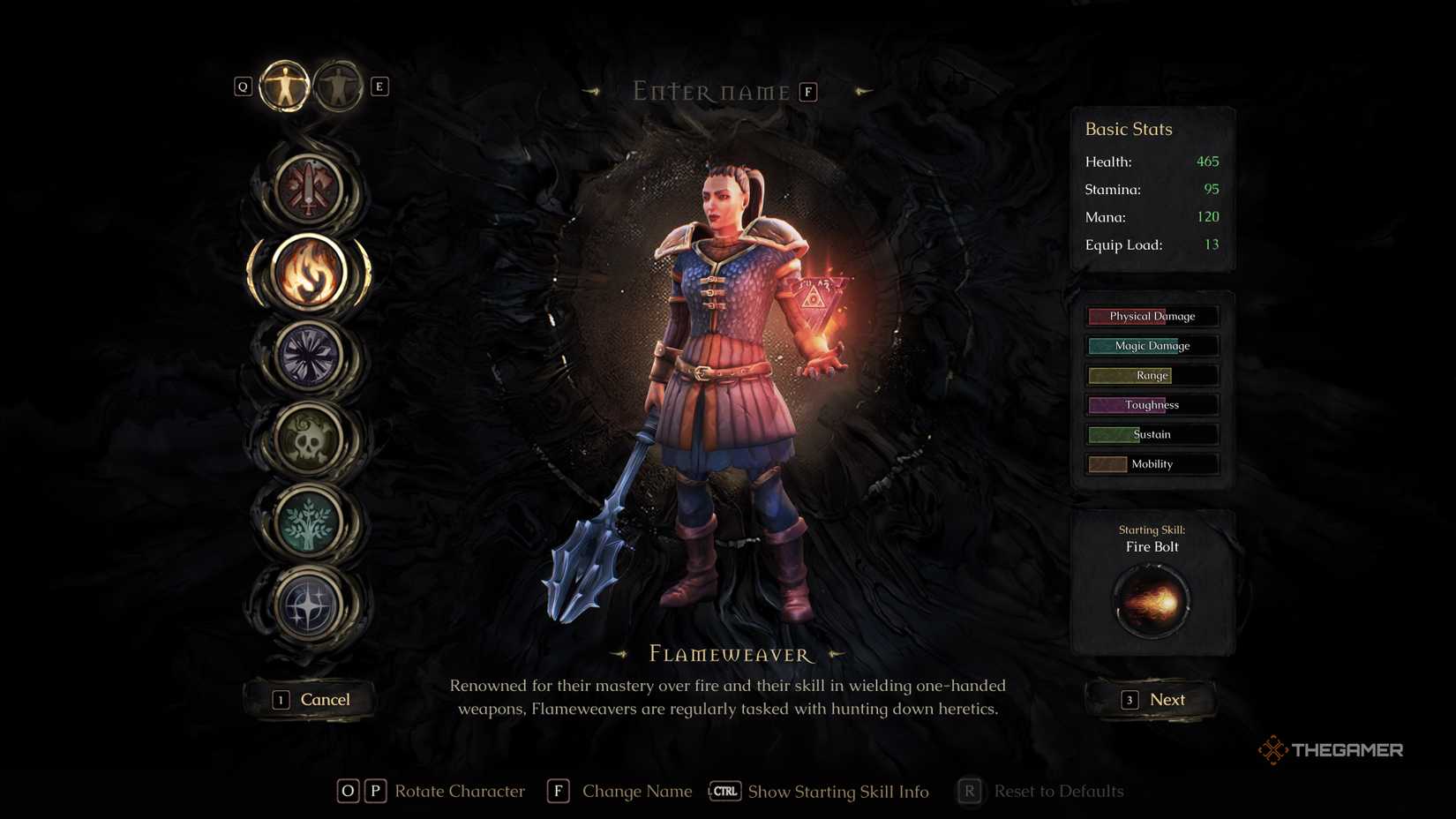The image size is (1456, 819).
Task: Click Show Starting Skill Info
Action: point(837,792)
